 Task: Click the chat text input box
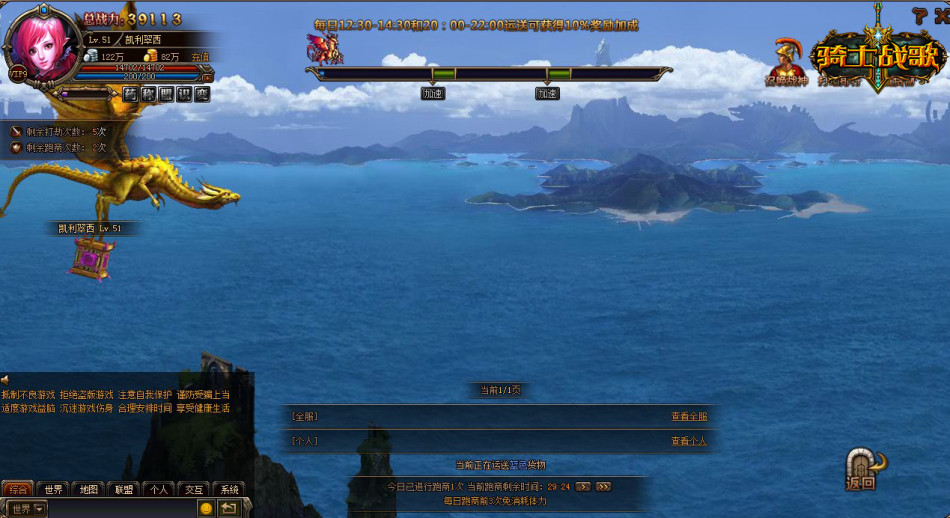120,508
